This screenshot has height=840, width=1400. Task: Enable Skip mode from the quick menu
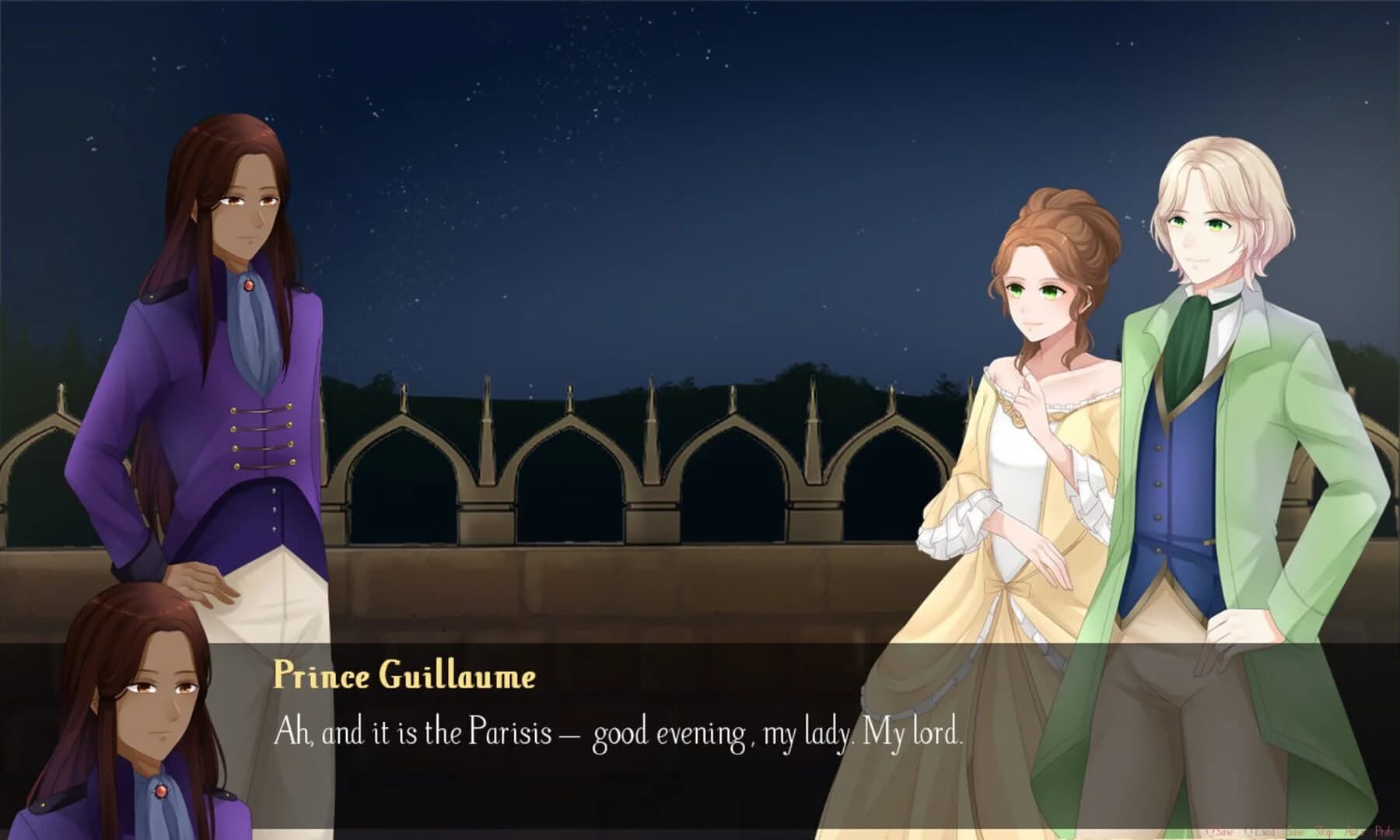click(x=1325, y=831)
